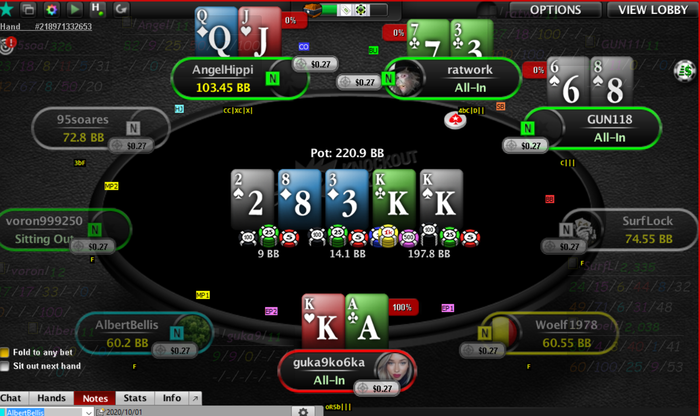Image resolution: width=700 pixels, height=416 pixels.
Task: Click the green star favorite icon
Action: pos(8,9)
